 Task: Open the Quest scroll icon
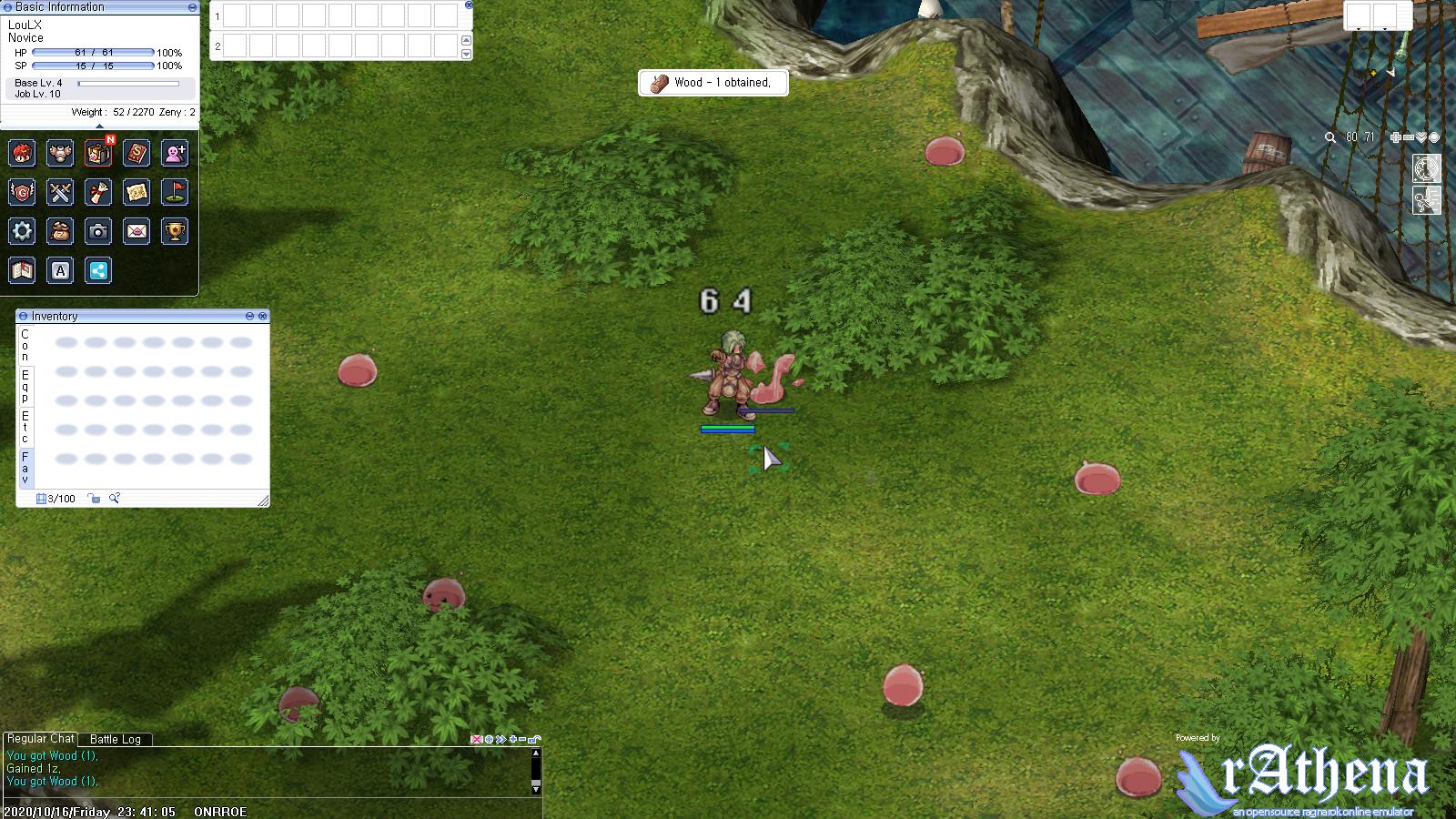coord(97,192)
